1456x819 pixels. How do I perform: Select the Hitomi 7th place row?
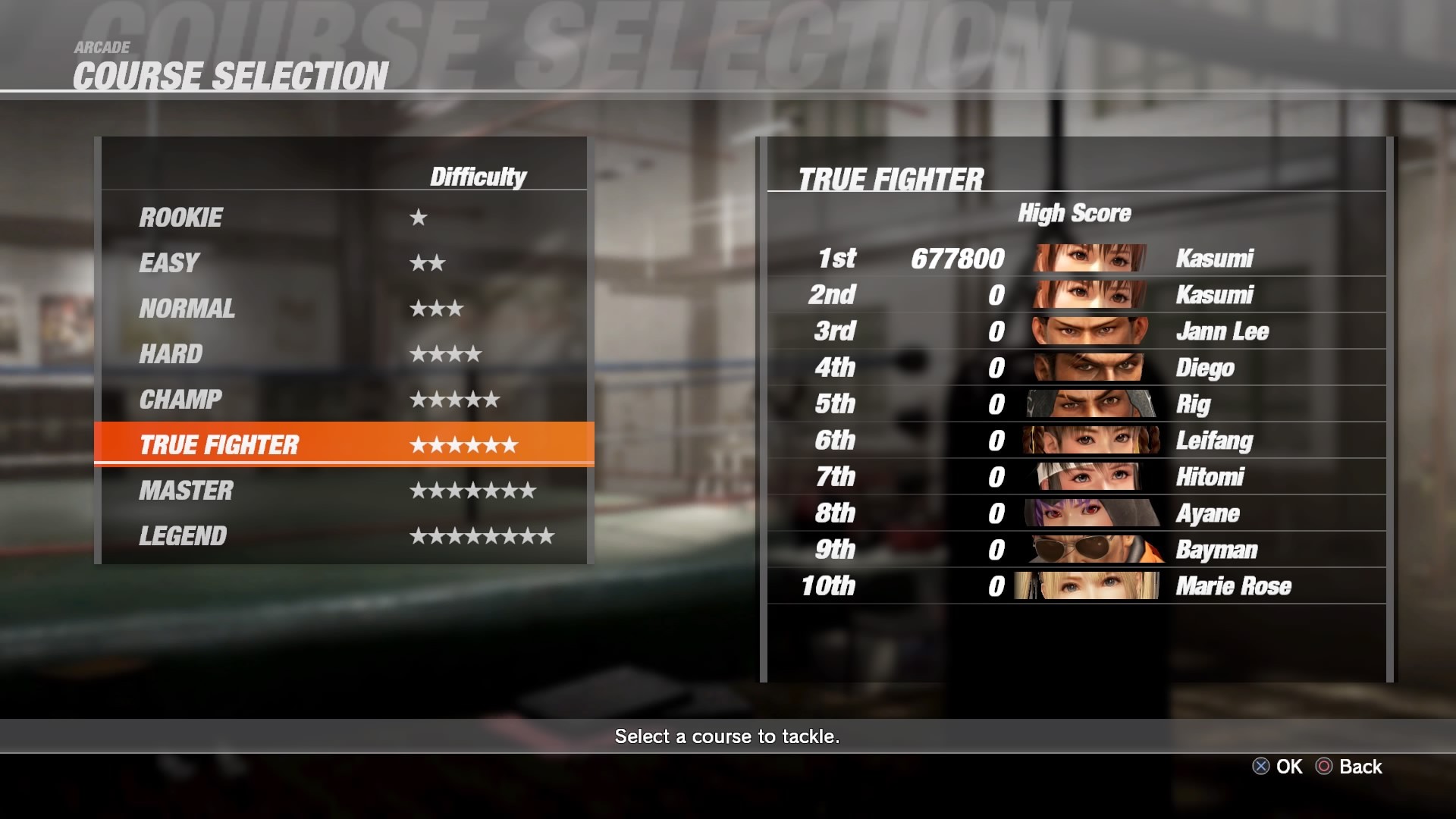1075,477
